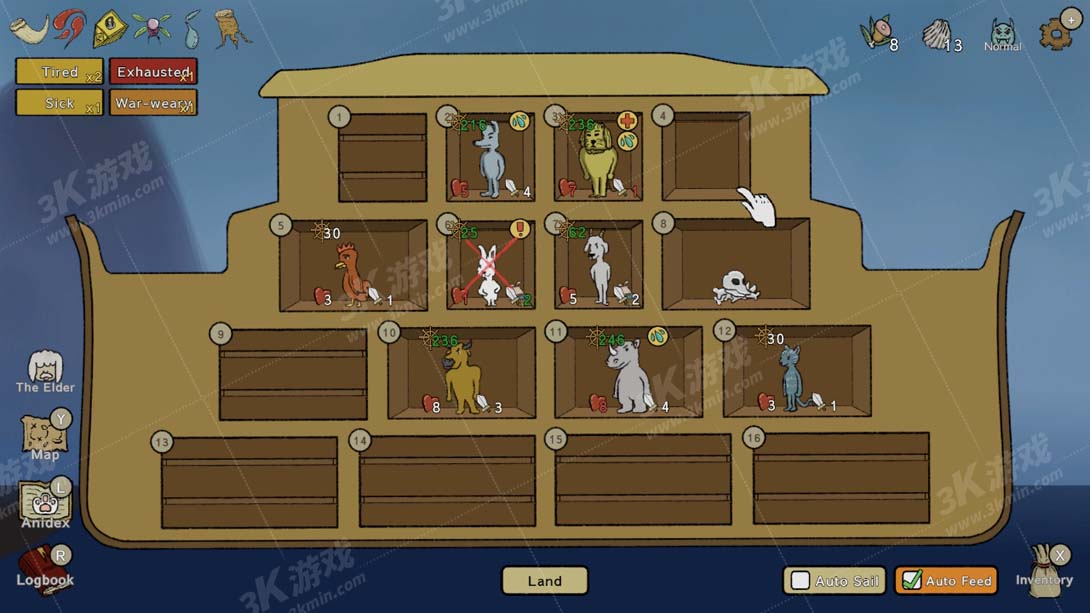Show the Map

(x=45, y=436)
